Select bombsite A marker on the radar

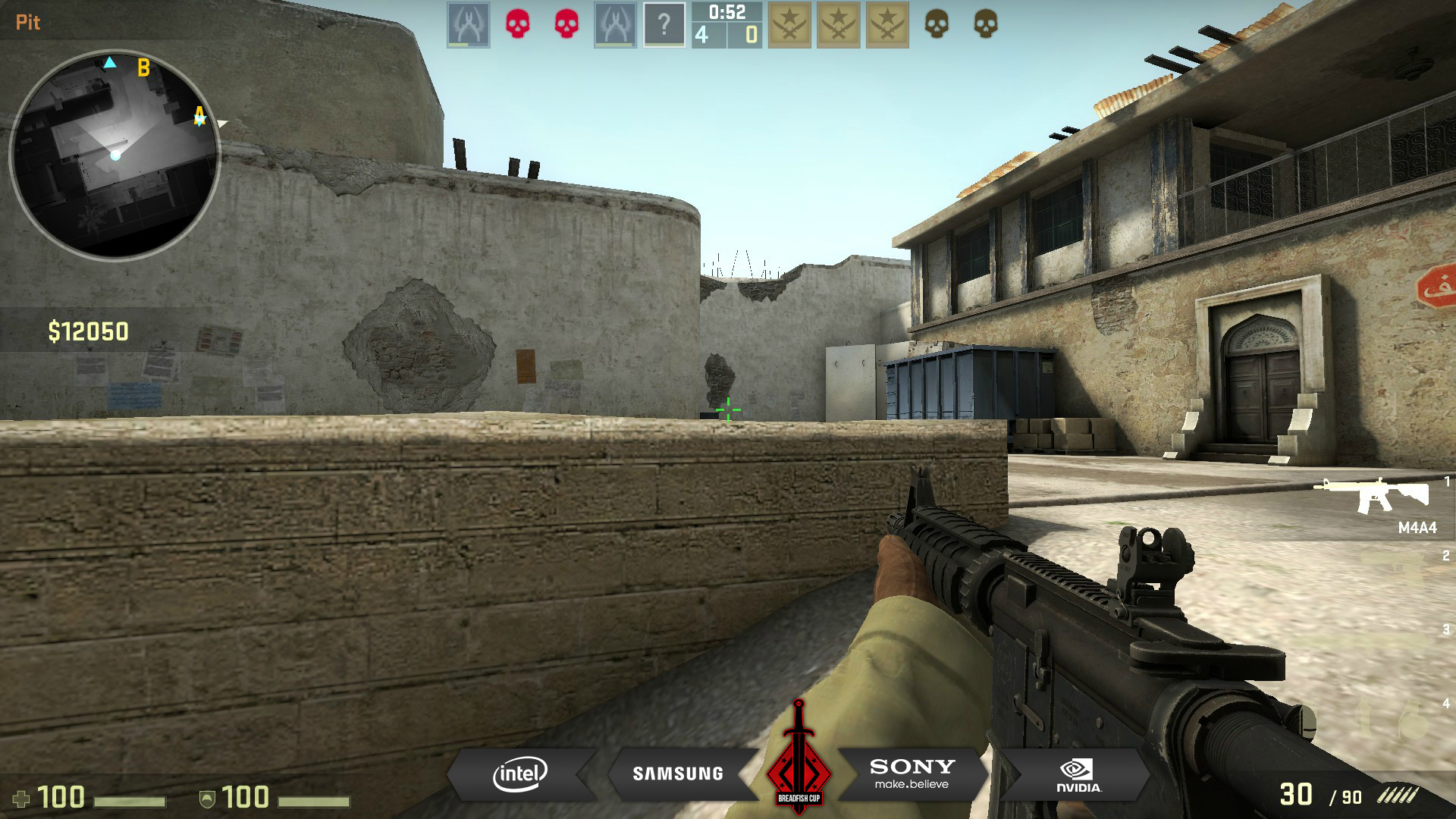coord(199,115)
